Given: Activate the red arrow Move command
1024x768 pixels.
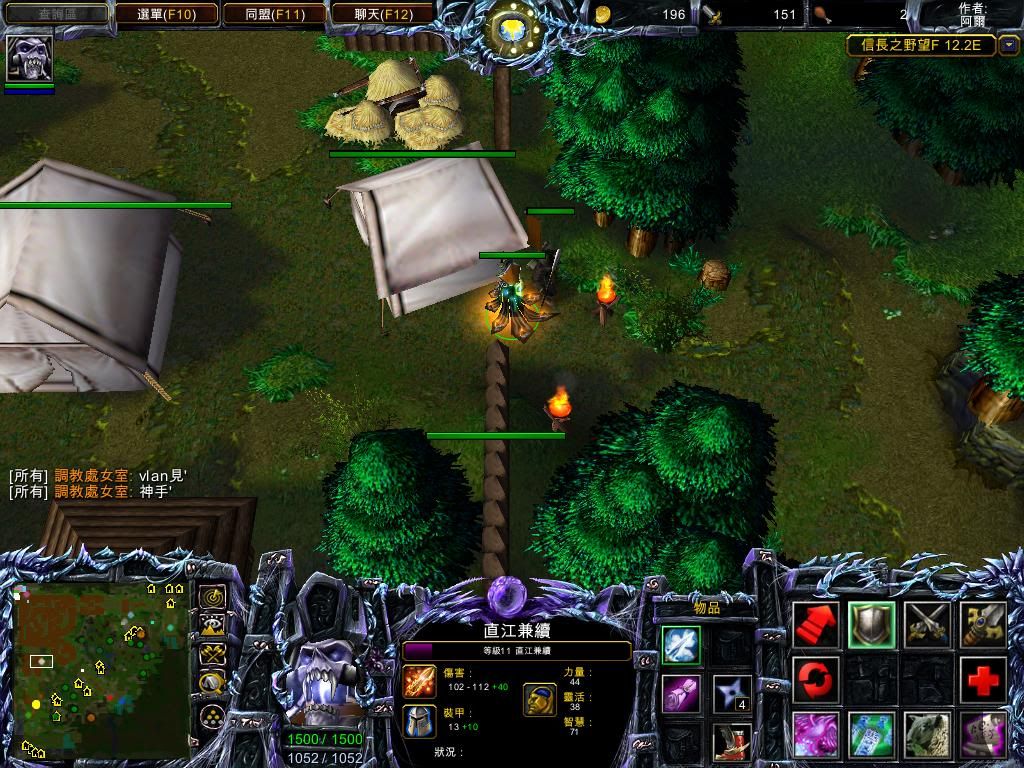Looking at the screenshot, I should [816, 624].
